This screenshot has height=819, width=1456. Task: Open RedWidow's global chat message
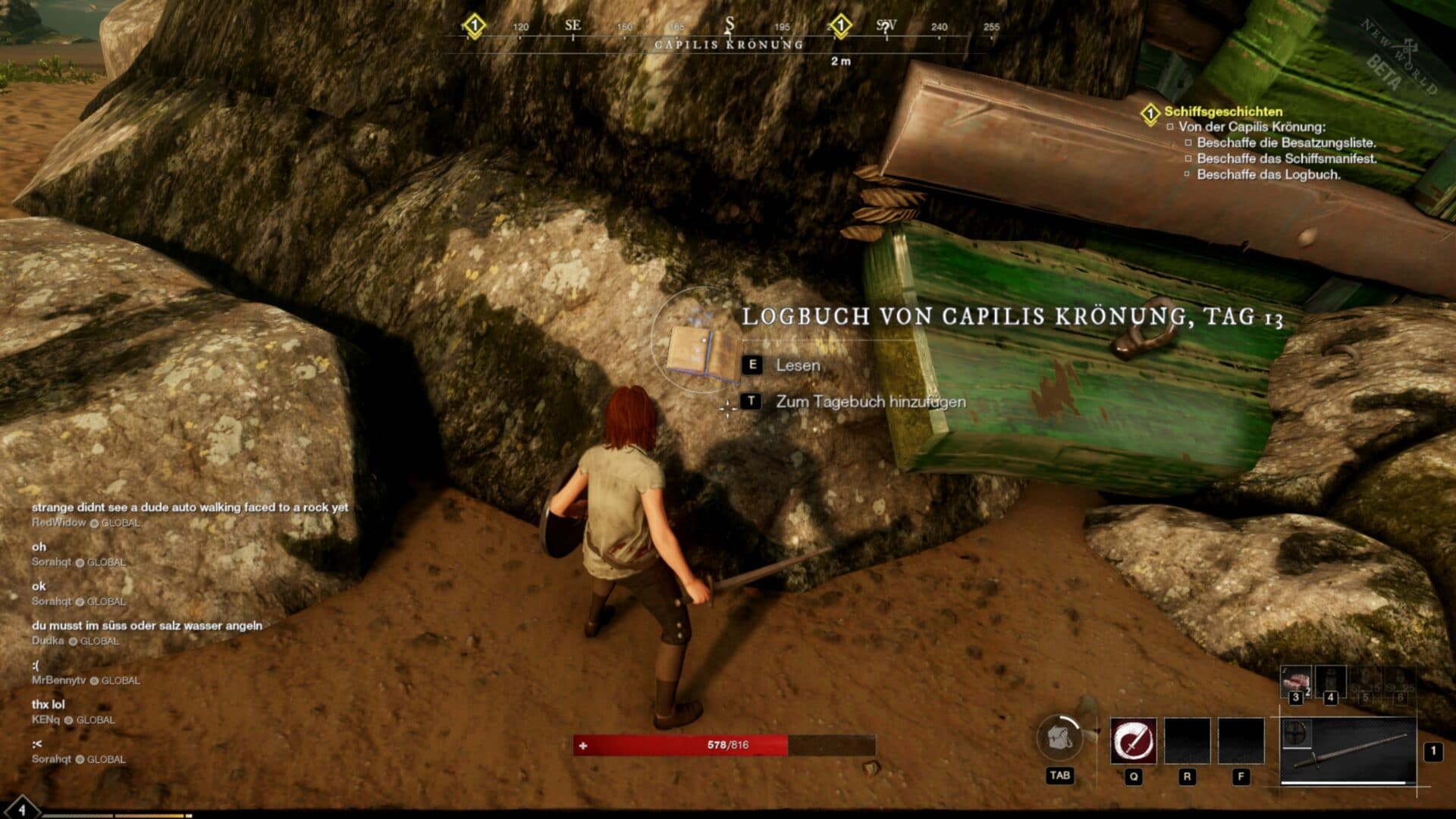190,507
